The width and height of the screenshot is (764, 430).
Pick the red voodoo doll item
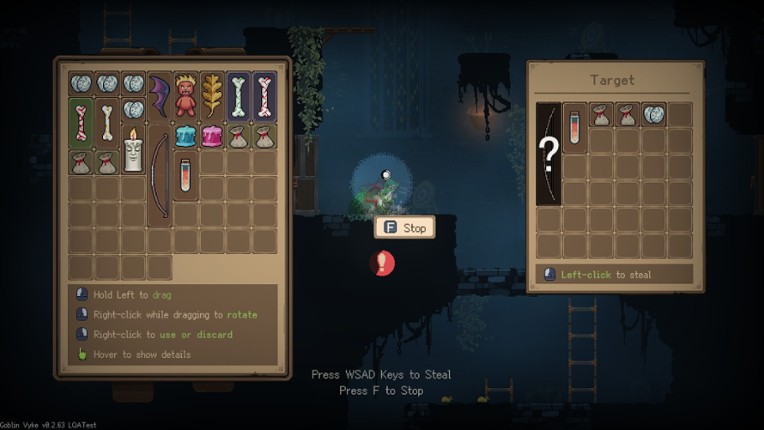point(186,97)
